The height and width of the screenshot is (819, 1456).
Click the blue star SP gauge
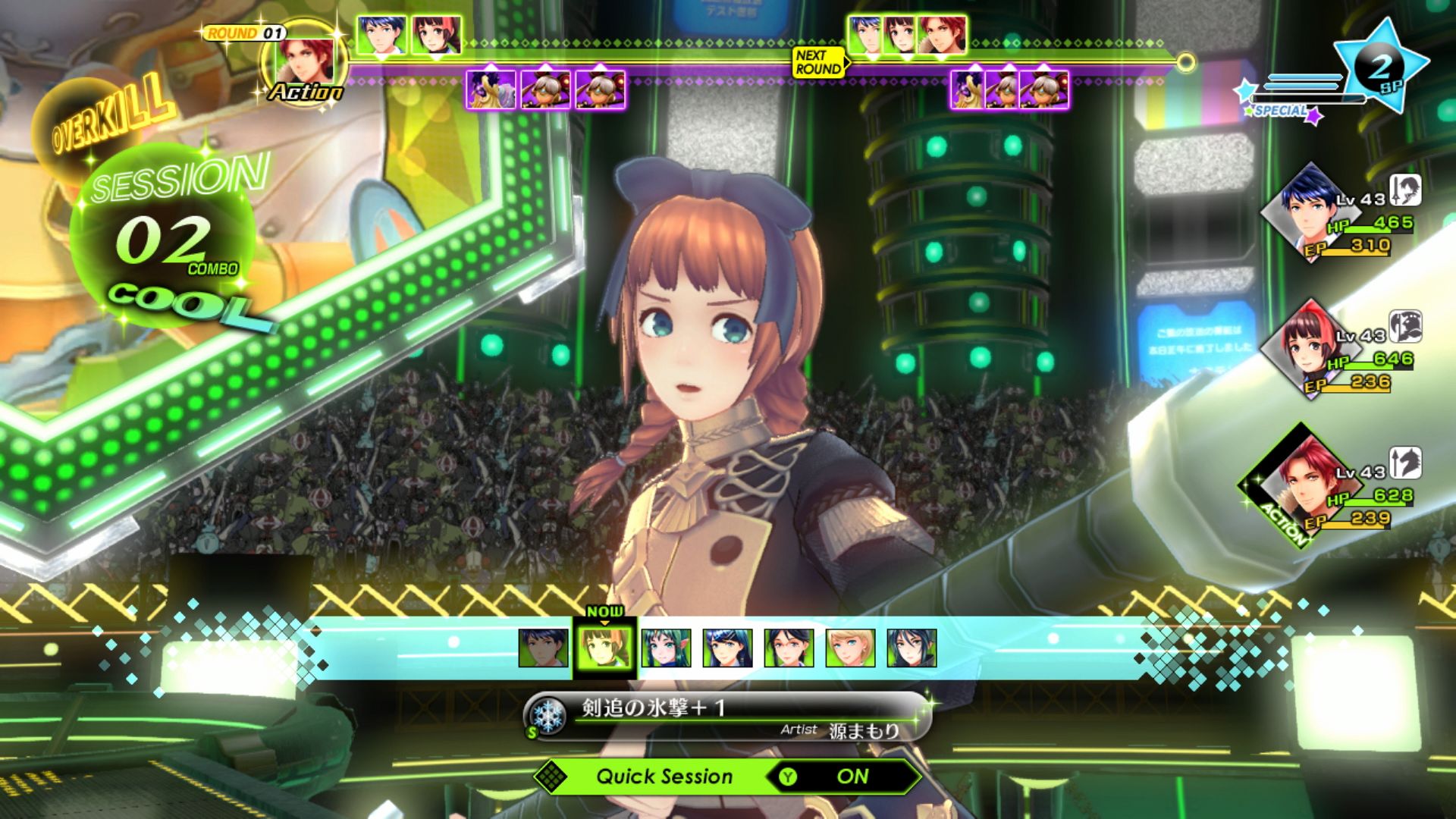1379,68
